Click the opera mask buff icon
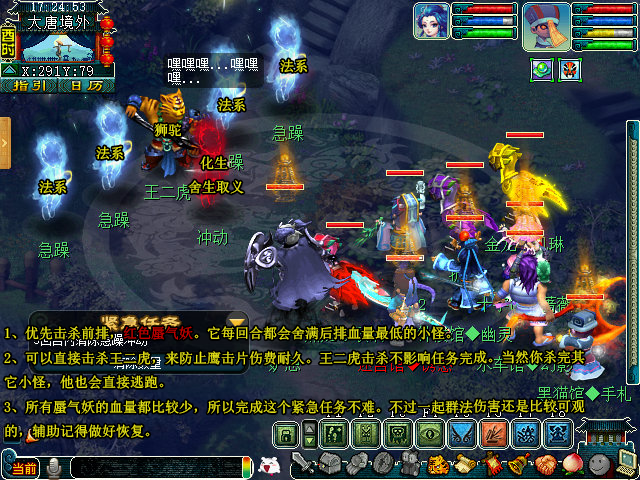The width and height of the screenshot is (640, 480). (x=569, y=69)
